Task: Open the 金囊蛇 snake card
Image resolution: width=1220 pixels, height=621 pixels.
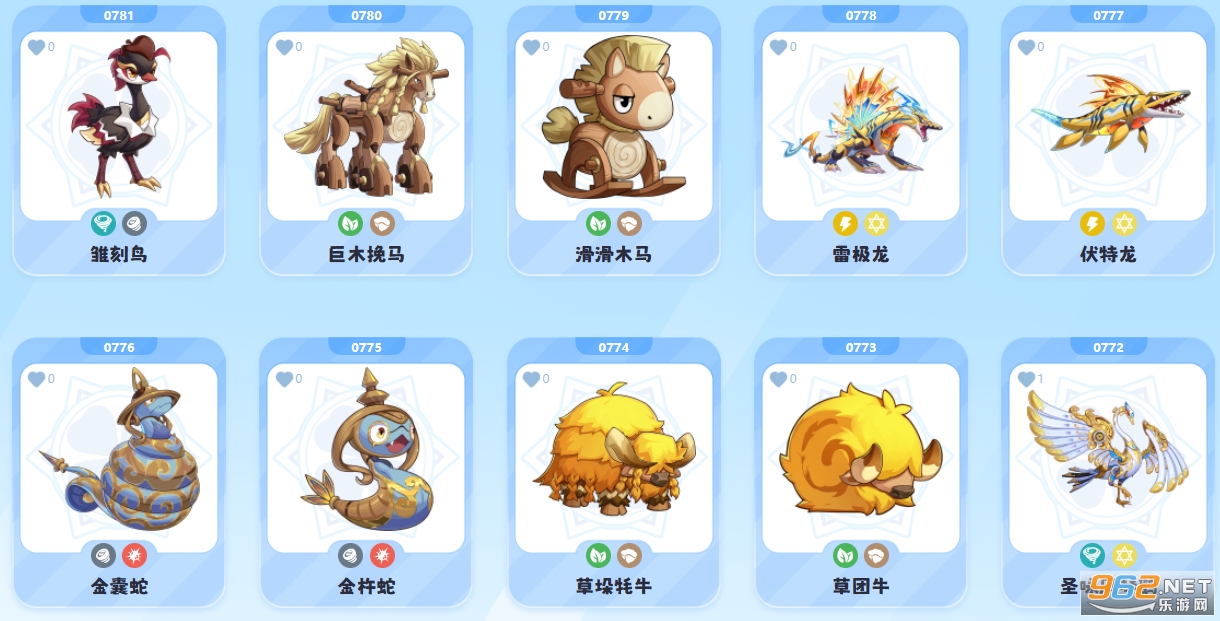Action: click(118, 458)
